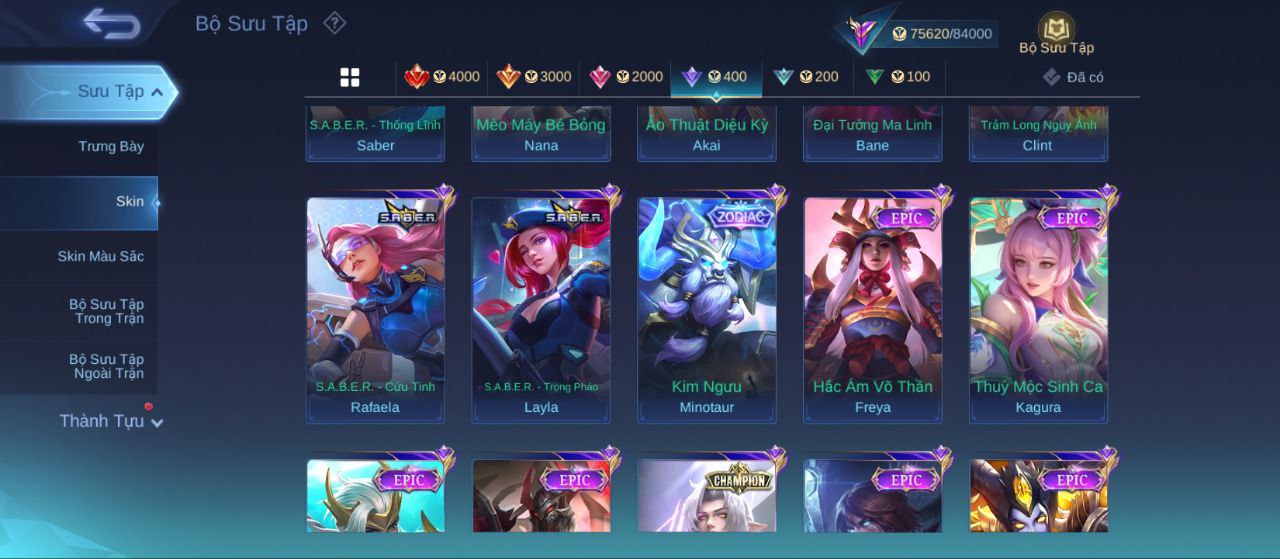Switch to the 3000 points tier tab
Viewport: 1280px width, 559px height.
534,77
